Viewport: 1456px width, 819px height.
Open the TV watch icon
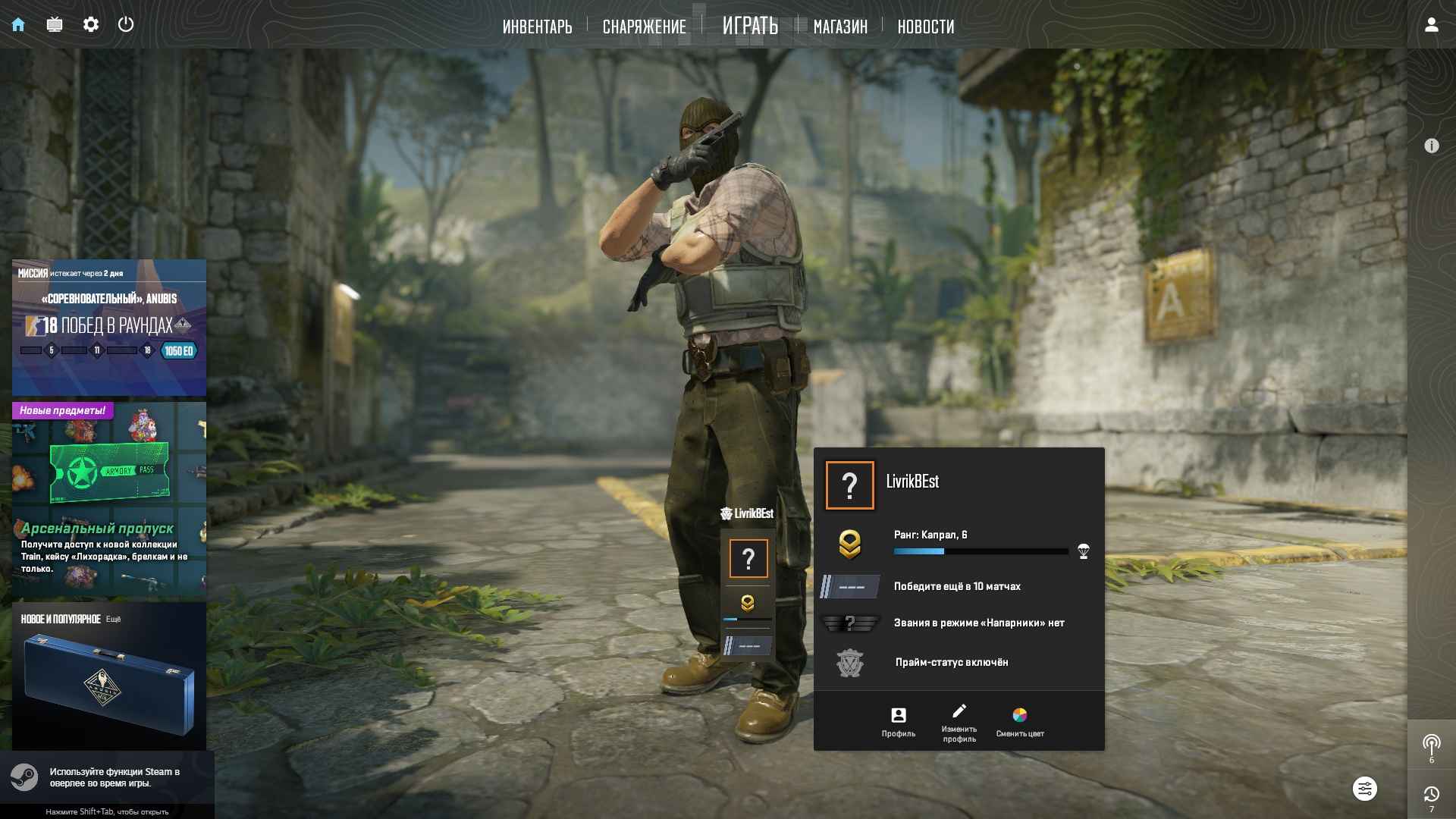click(x=55, y=24)
